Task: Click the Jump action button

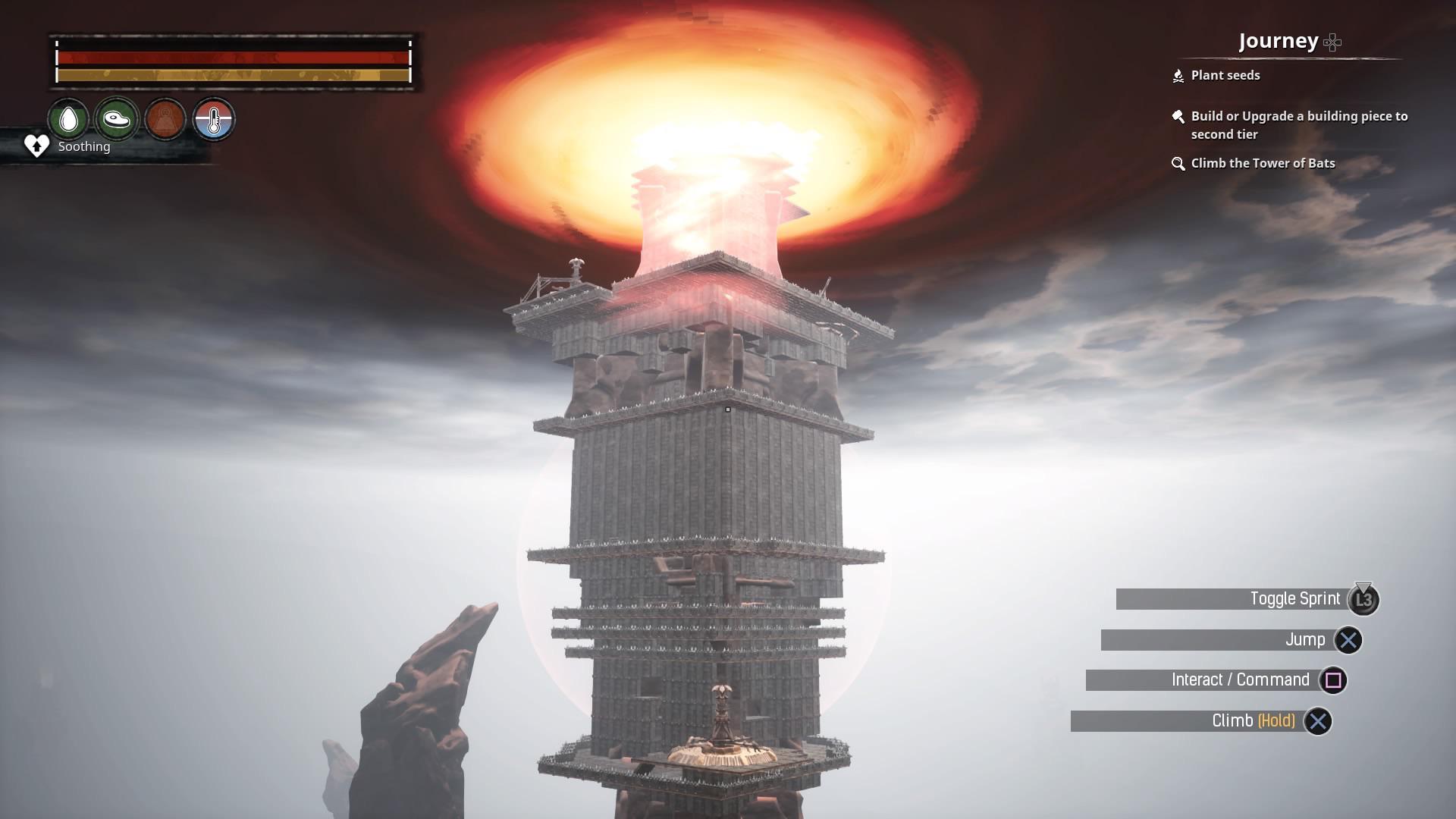Action: (1346, 639)
